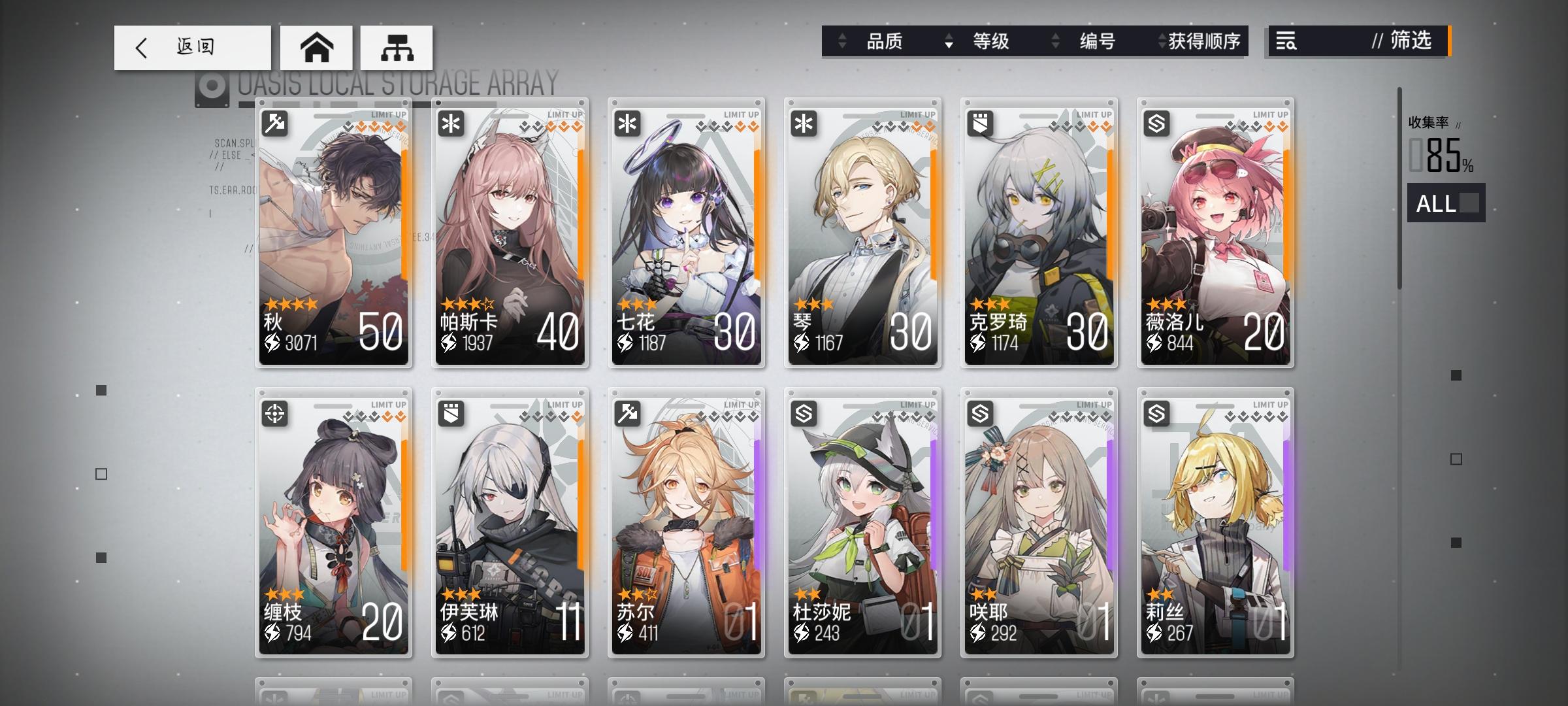Expand the sort arrows next to 编号
Image resolution: width=1568 pixels, height=706 pixels.
click(x=1054, y=41)
